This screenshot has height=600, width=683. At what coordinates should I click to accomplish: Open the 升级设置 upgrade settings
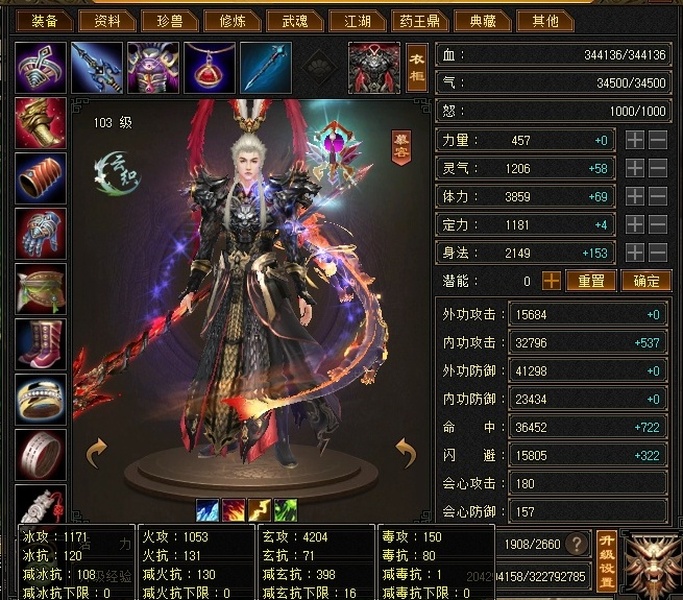[606, 560]
